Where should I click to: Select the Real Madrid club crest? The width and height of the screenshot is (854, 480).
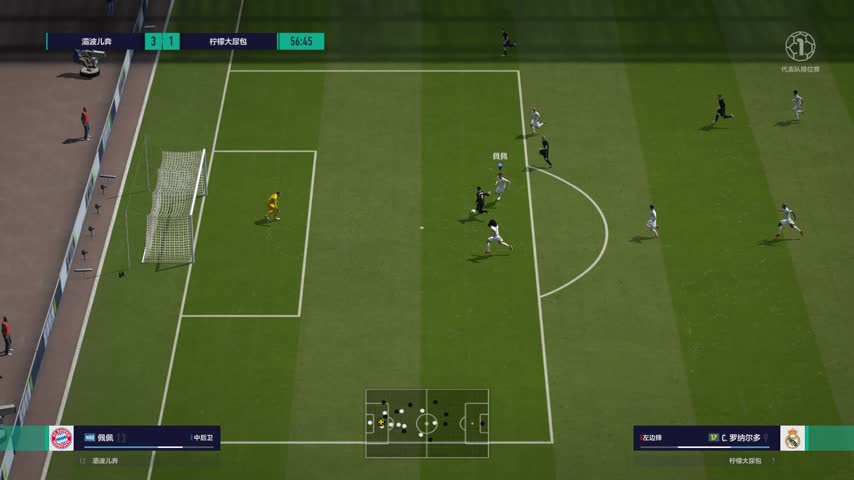coord(793,438)
